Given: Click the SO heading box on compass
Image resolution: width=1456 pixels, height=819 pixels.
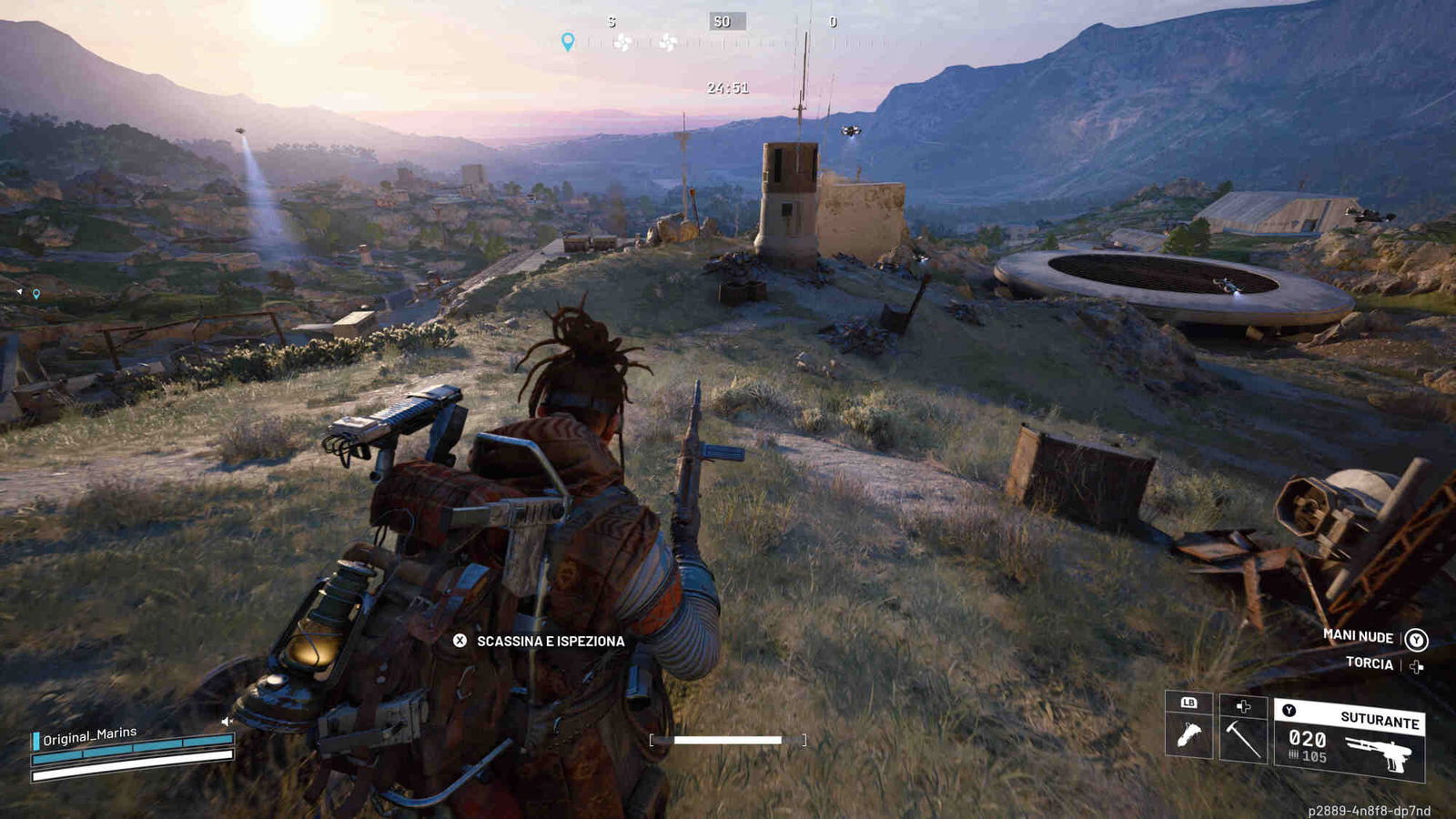Looking at the screenshot, I should (x=726, y=21).
